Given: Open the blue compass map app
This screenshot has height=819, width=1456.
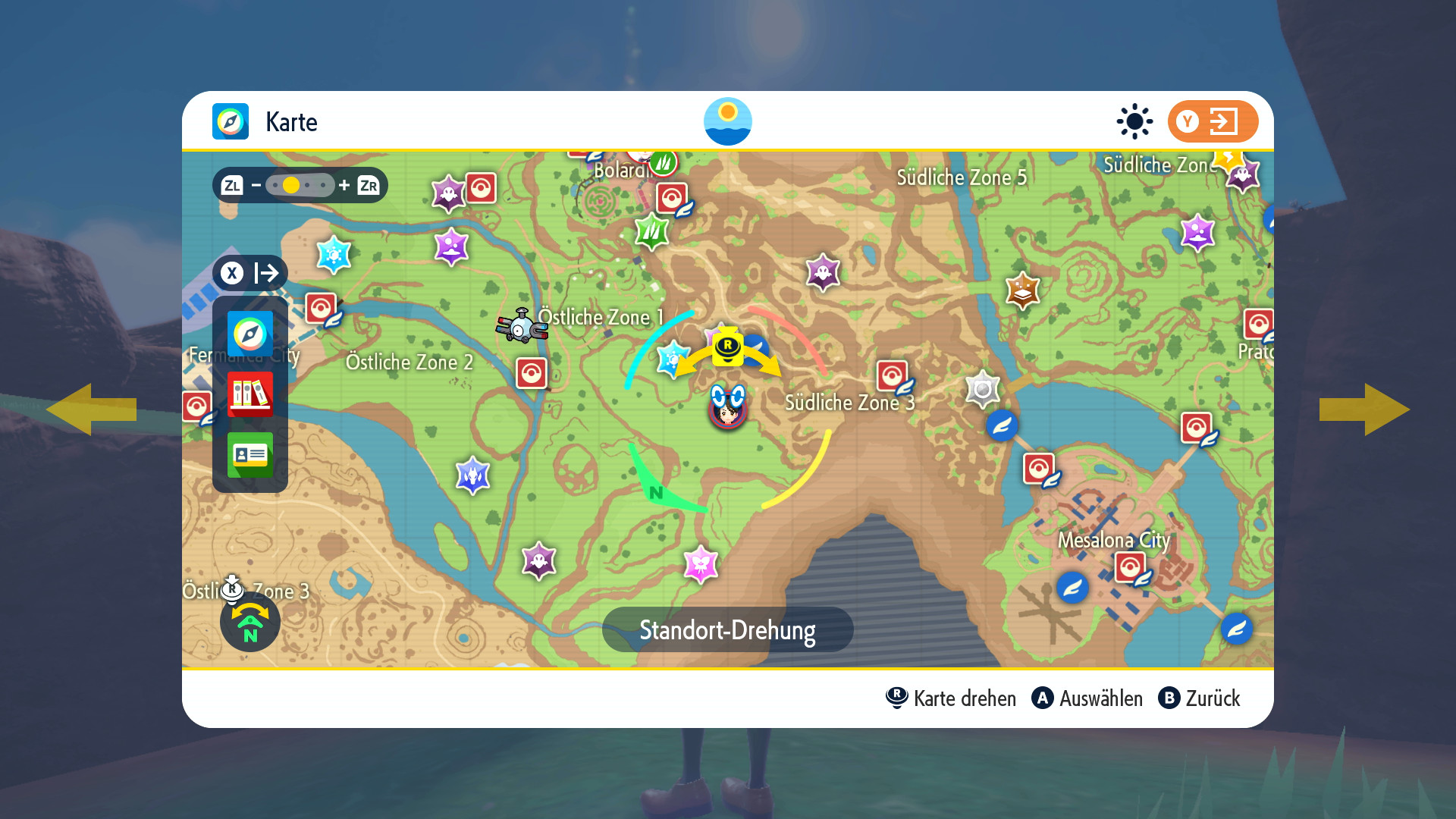Looking at the screenshot, I should coord(250,334).
